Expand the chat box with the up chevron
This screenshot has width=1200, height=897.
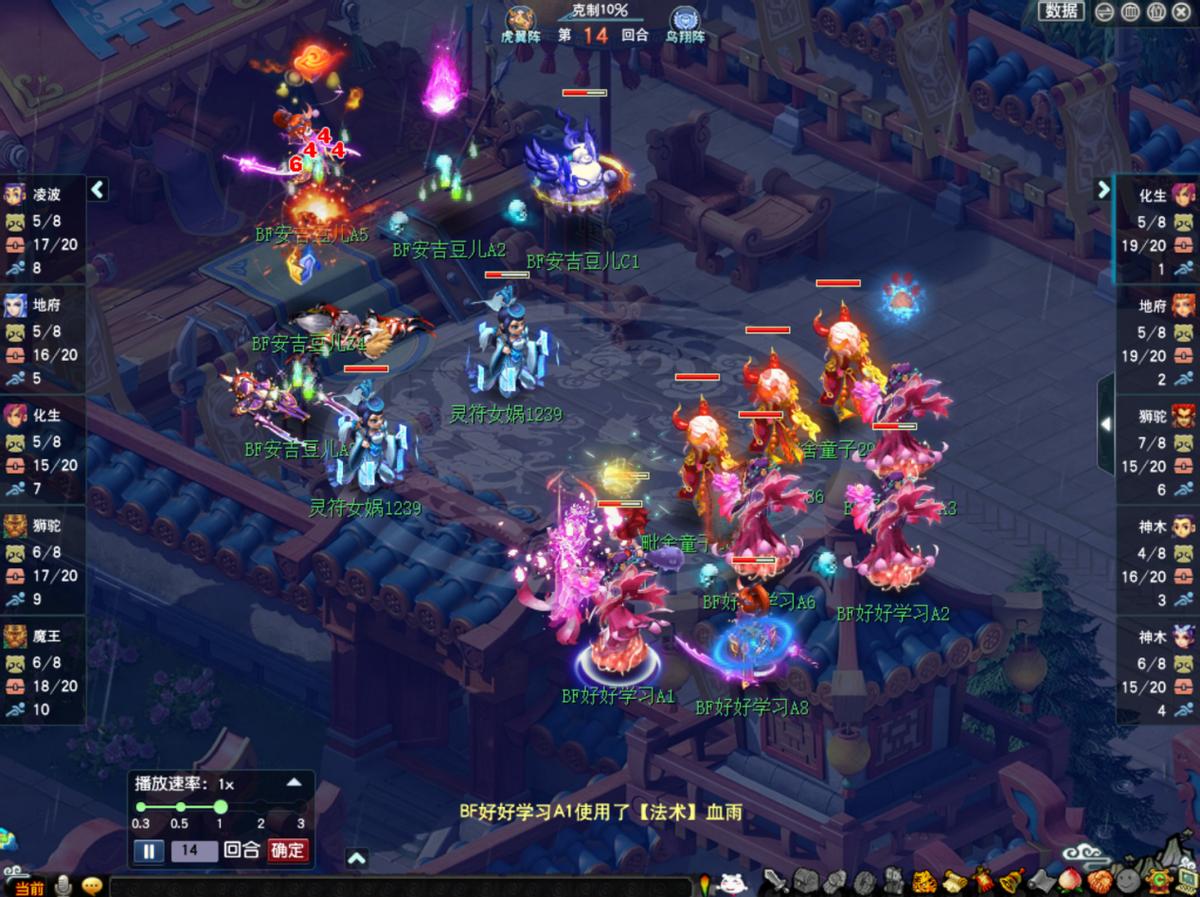[357, 857]
